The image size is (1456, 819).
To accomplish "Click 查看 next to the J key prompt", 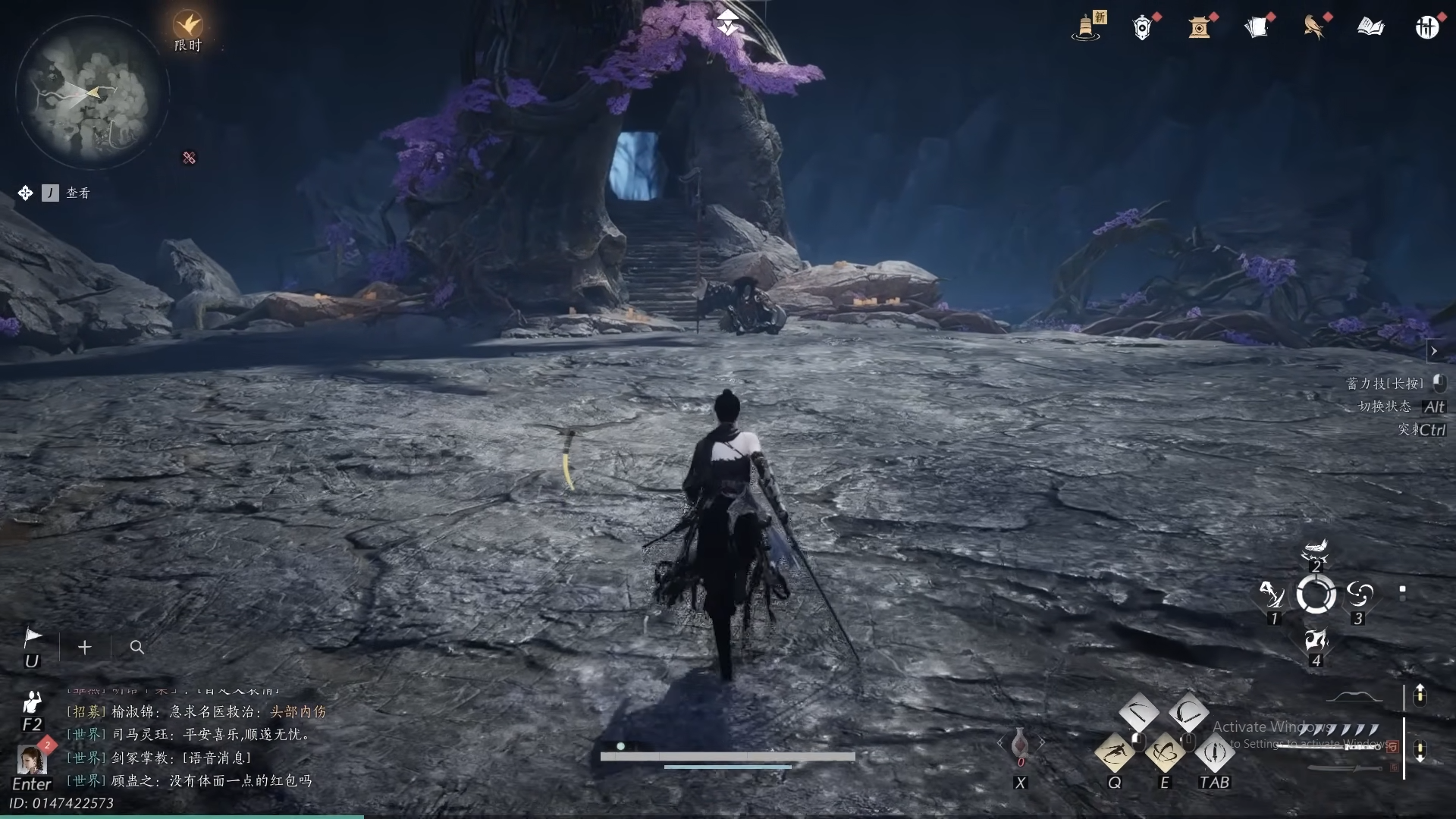I will (78, 193).
